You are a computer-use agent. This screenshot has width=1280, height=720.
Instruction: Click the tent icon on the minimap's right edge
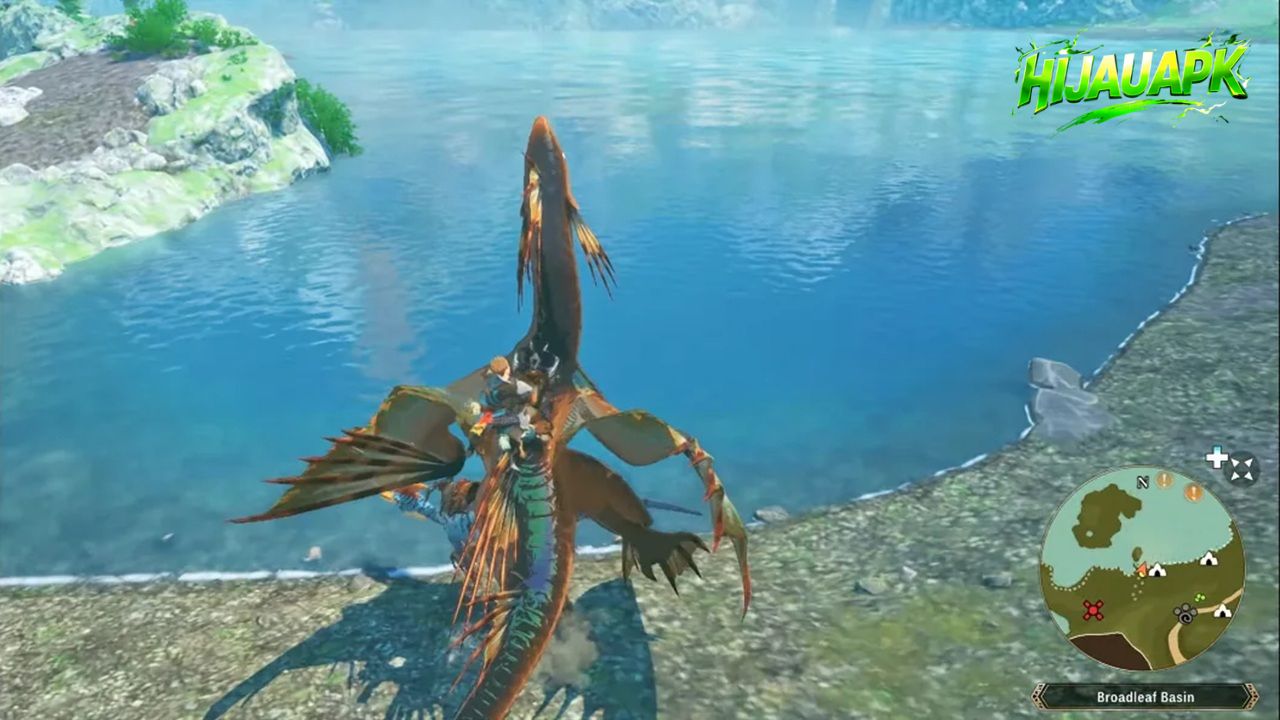pos(1208,559)
